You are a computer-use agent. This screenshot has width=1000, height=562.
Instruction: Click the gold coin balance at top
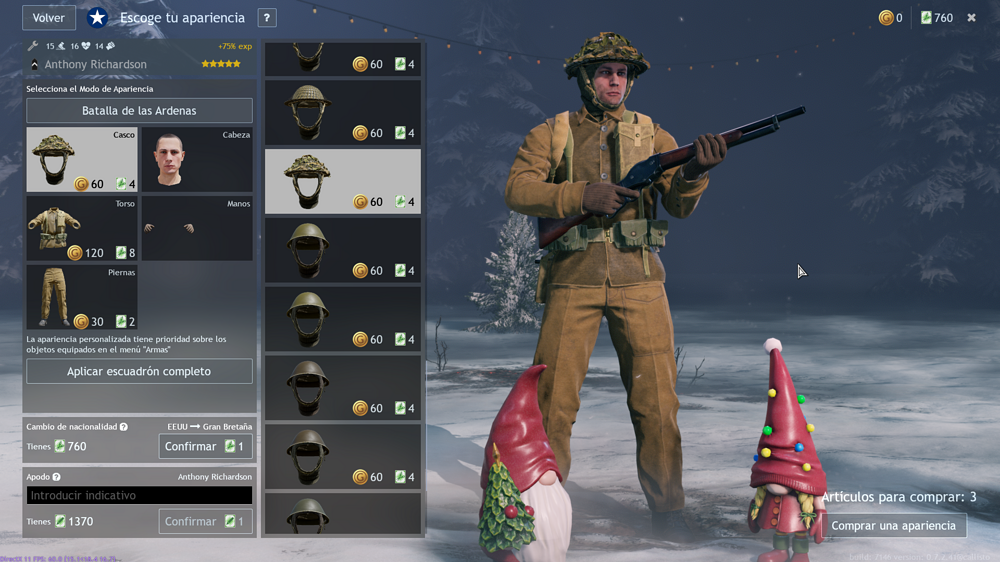[890, 18]
